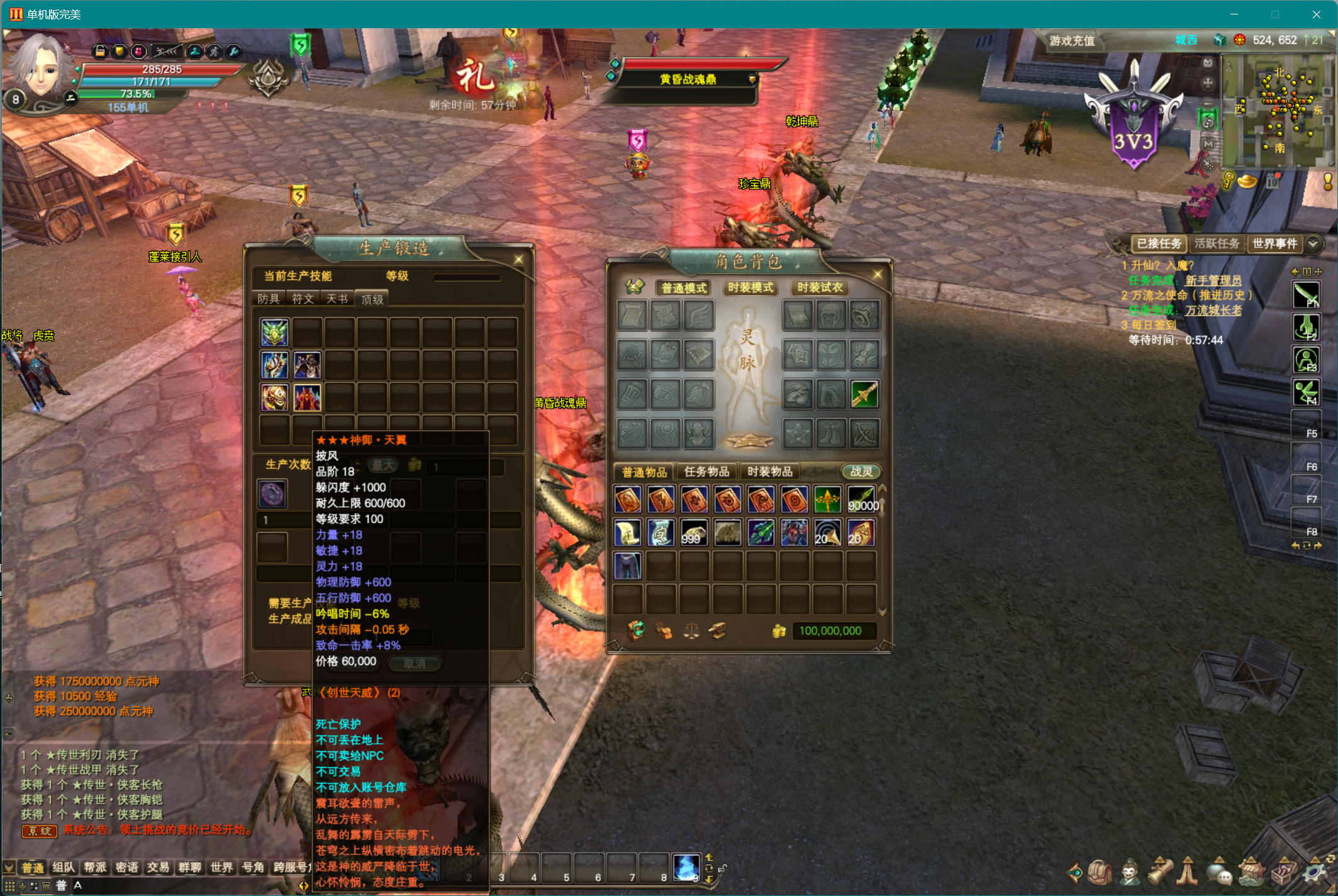
Task: Switch to 时装模式 equipment view
Action: [750, 288]
